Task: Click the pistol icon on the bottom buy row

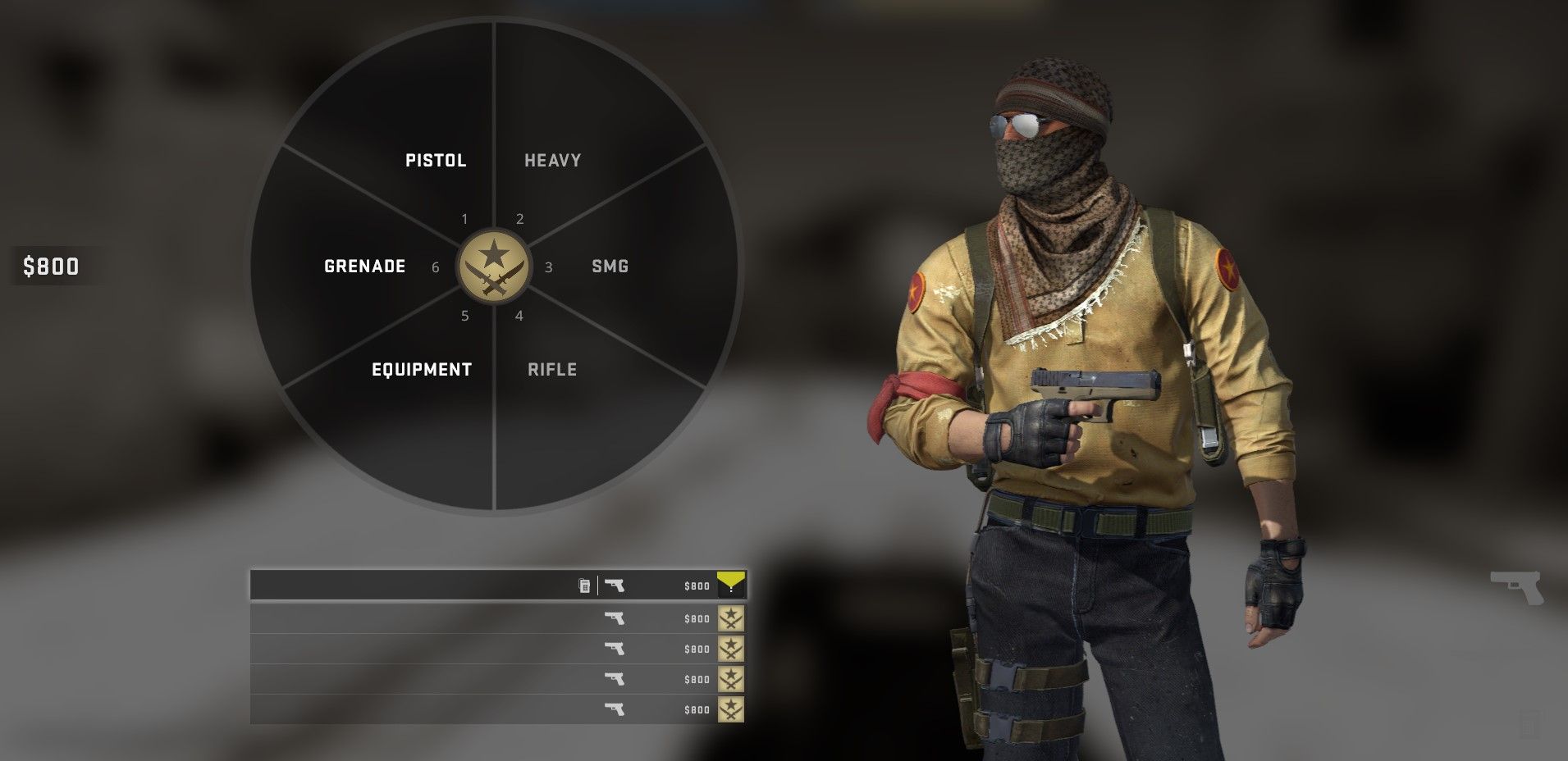Action: point(617,709)
